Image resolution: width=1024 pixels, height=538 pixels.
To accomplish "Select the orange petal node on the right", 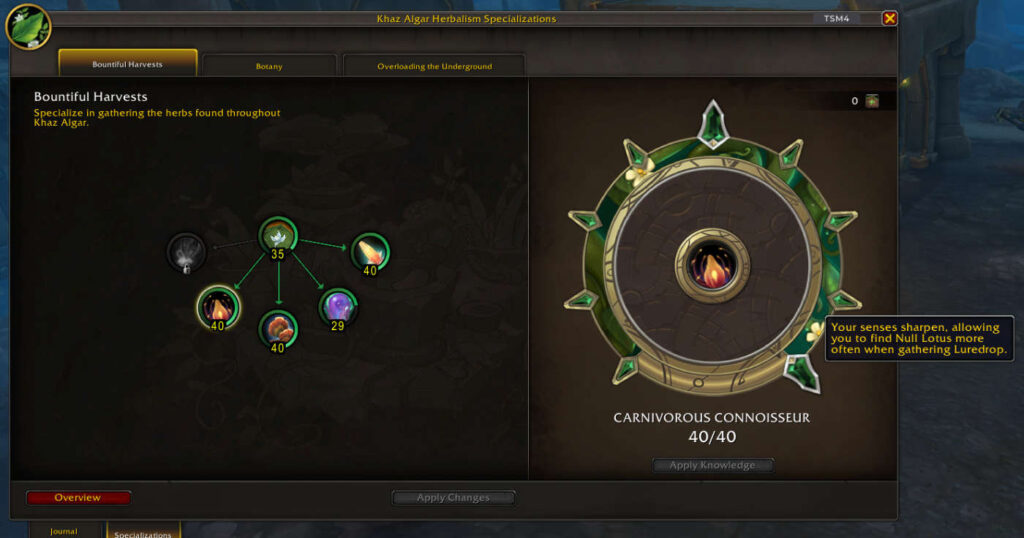I will [369, 251].
